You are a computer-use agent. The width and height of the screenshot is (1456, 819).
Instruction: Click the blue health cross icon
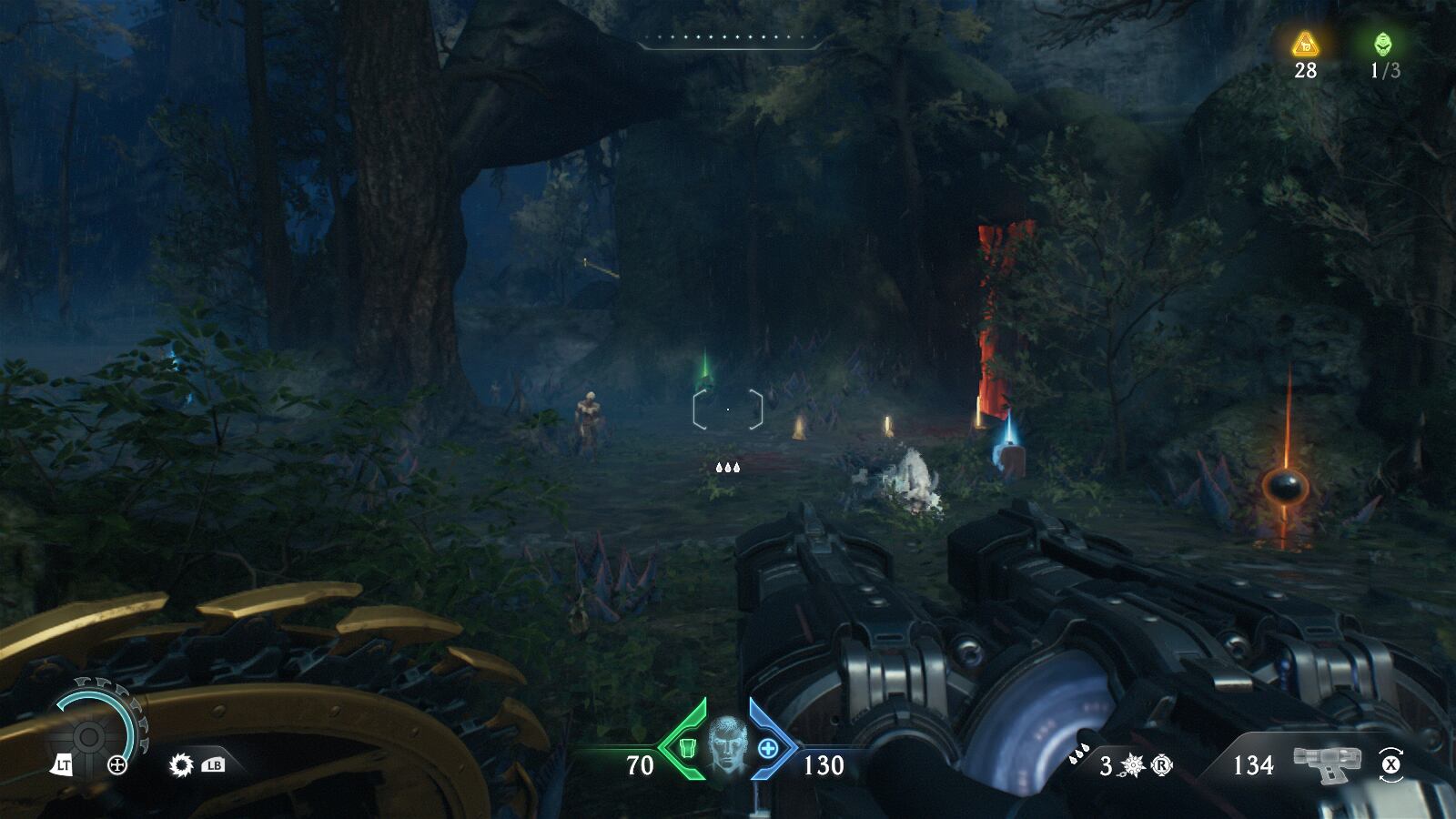coord(768,749)
